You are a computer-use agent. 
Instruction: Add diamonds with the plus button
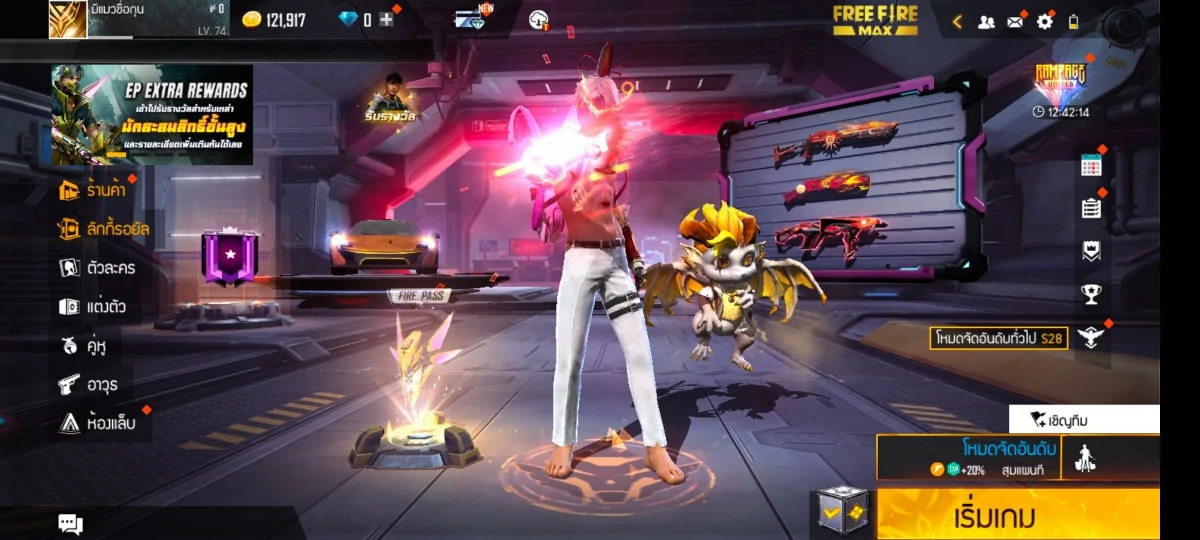coord(386,20)
